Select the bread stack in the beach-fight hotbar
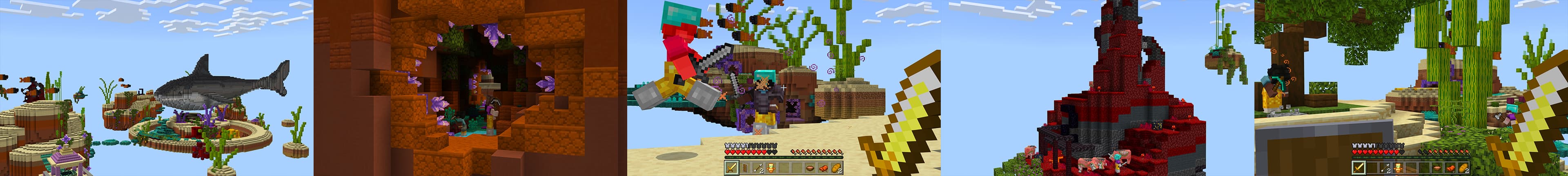The height and width of the screenshot is (176, 1568). 836,168
